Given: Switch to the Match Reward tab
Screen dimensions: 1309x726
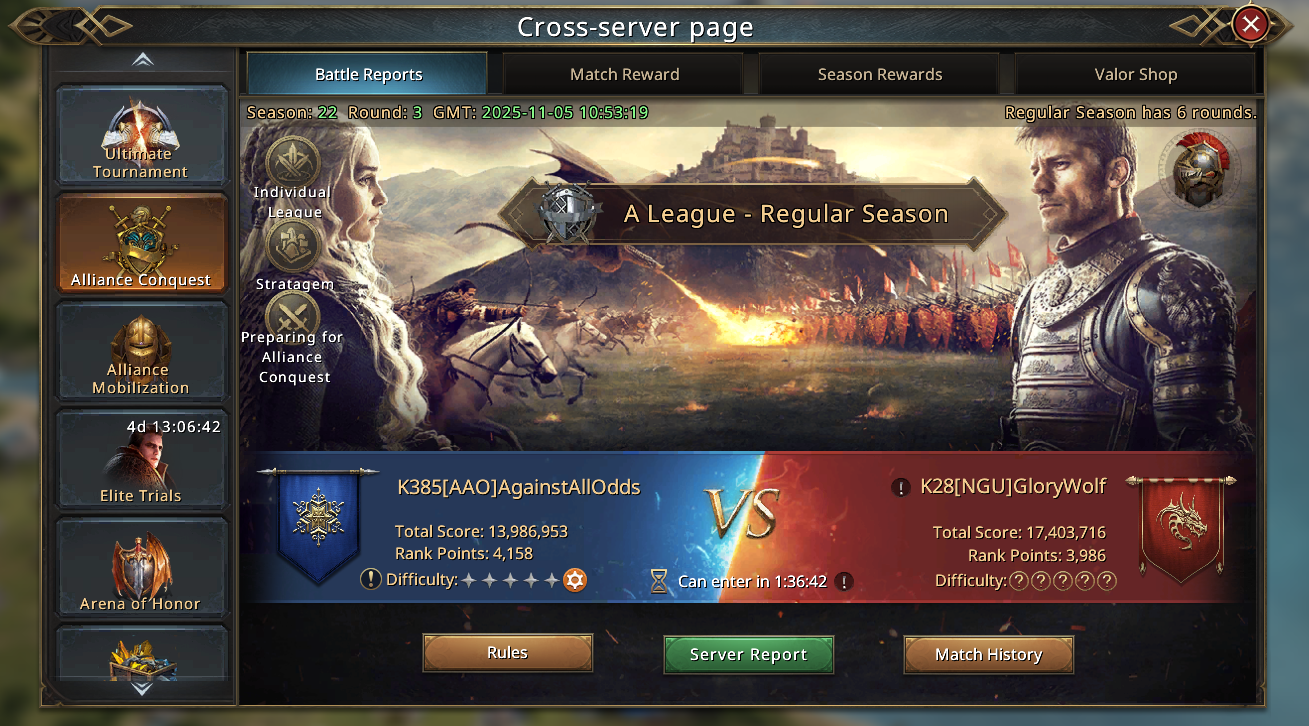Looking at the screenshot, I should click(624, 74).
